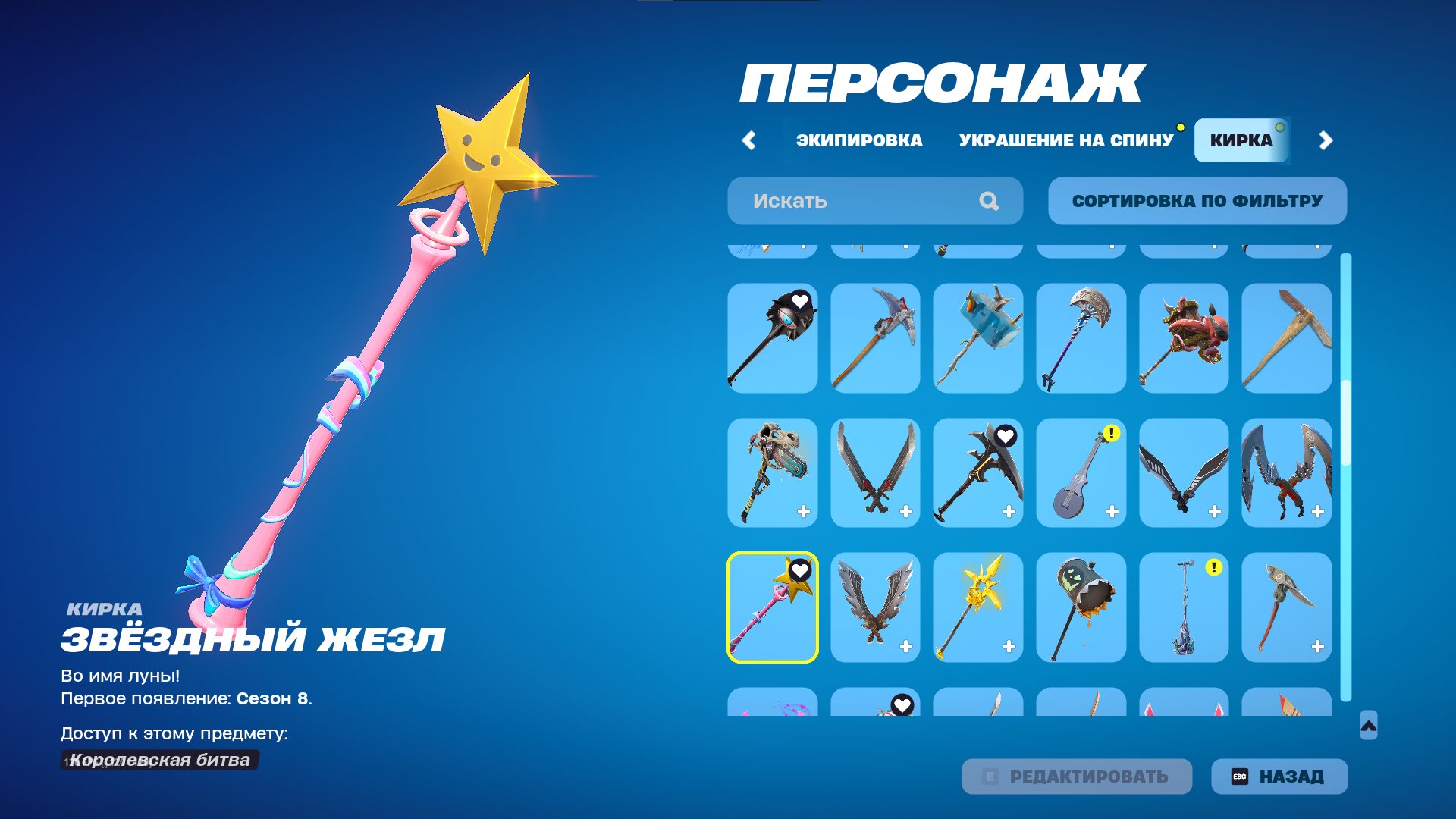Click the scroll-to-top arrow button
This screenshot has height=819, width=1456.
1367,726
